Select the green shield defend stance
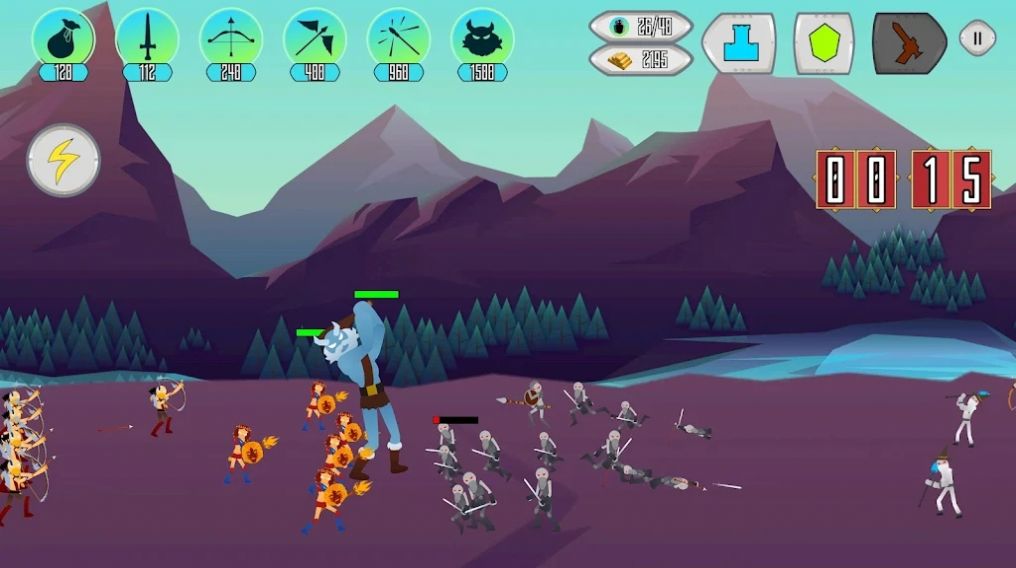Screen dimensions: 1016x568 coord(824,42)
